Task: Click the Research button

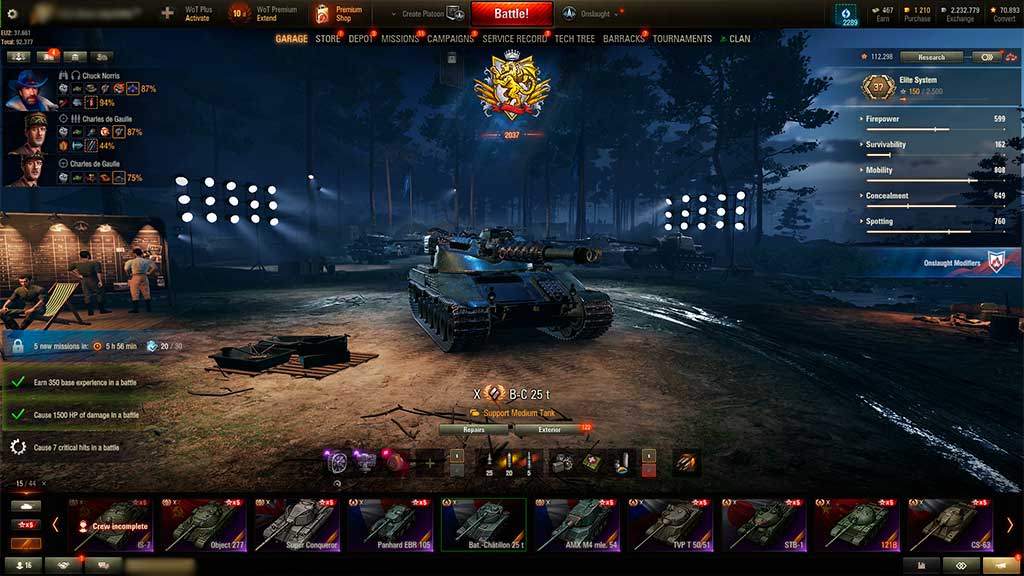Action: 931,57
